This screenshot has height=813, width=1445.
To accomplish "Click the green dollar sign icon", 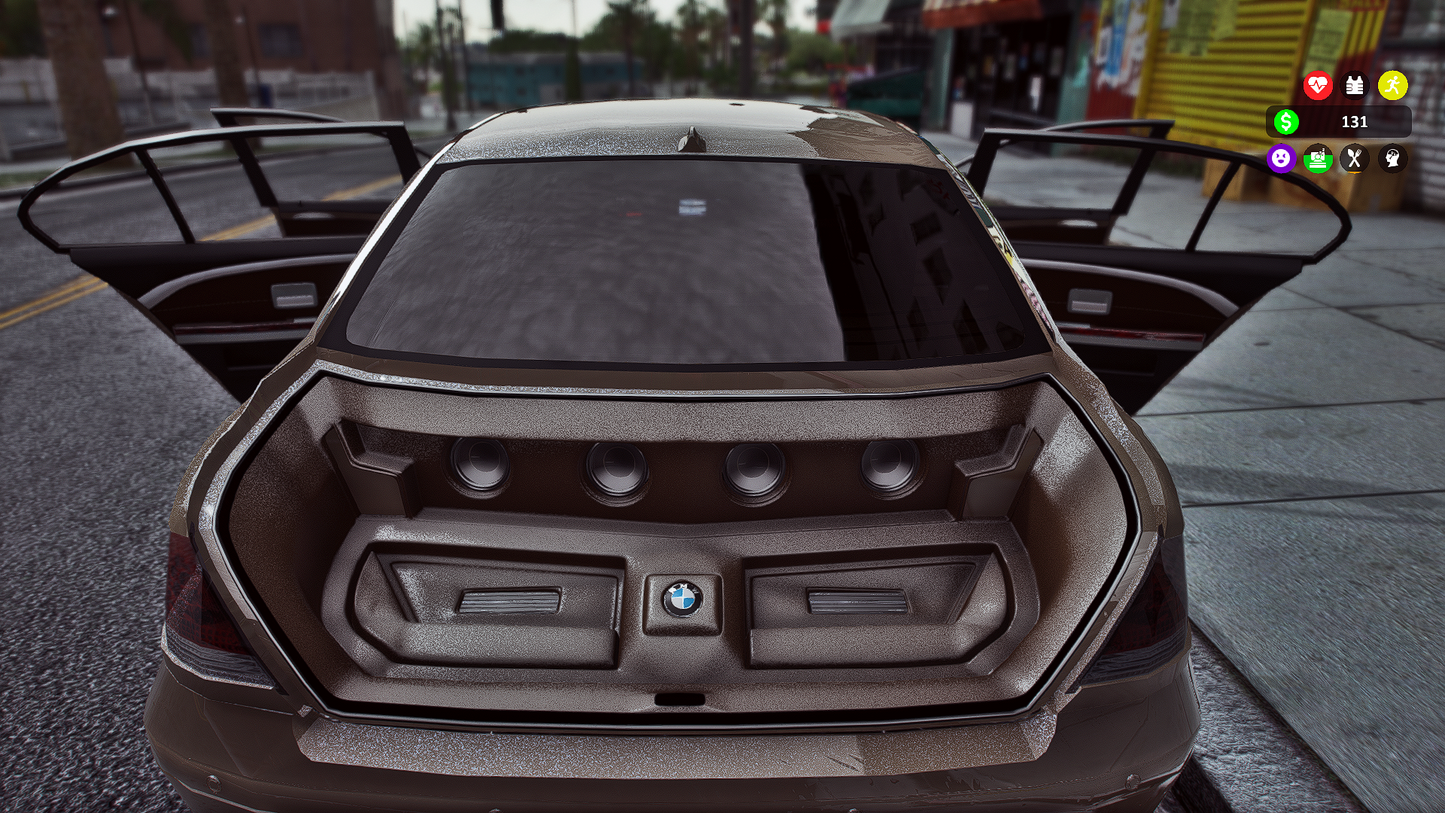I will pyautogui.click(x=1286, y=121).
